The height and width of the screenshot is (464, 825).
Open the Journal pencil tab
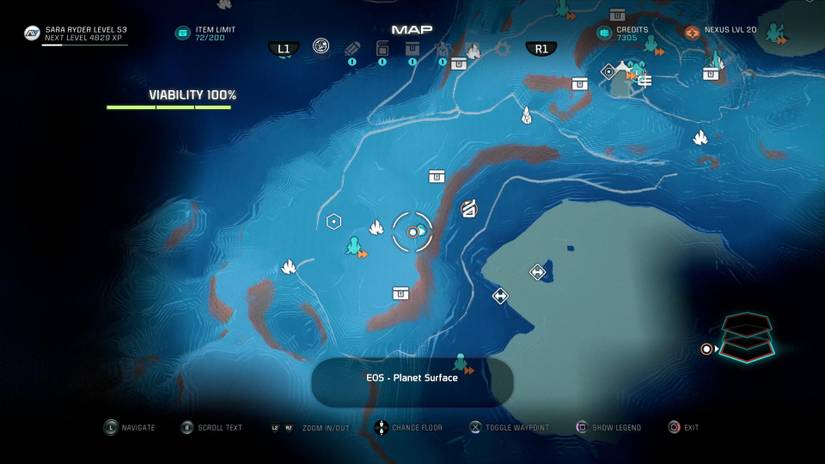[x=352, y=48]
